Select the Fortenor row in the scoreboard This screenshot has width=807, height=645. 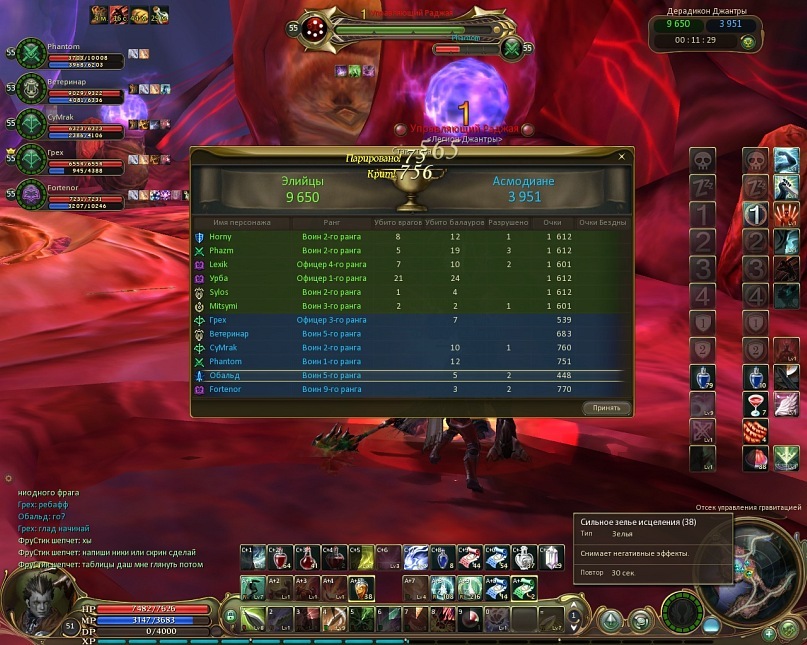point(226,389)
